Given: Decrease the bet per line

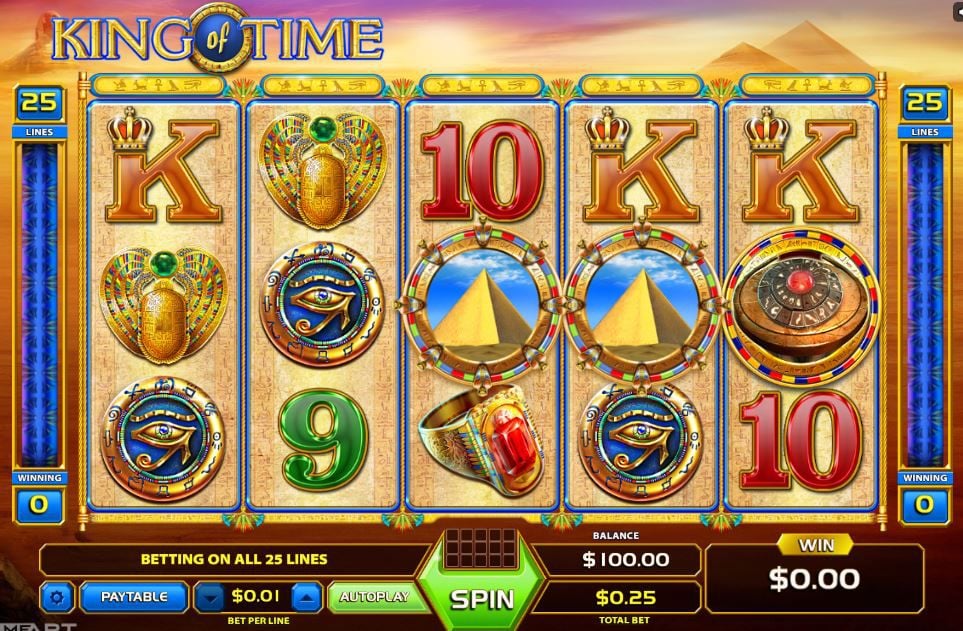Looking at the screenshot, I should pos(209,598).
